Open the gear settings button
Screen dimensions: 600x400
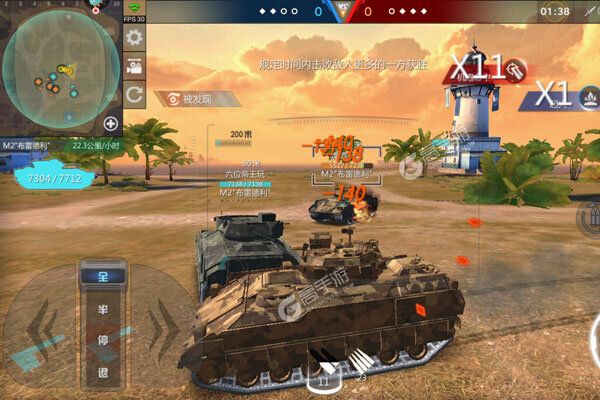[x=133, y=39]
